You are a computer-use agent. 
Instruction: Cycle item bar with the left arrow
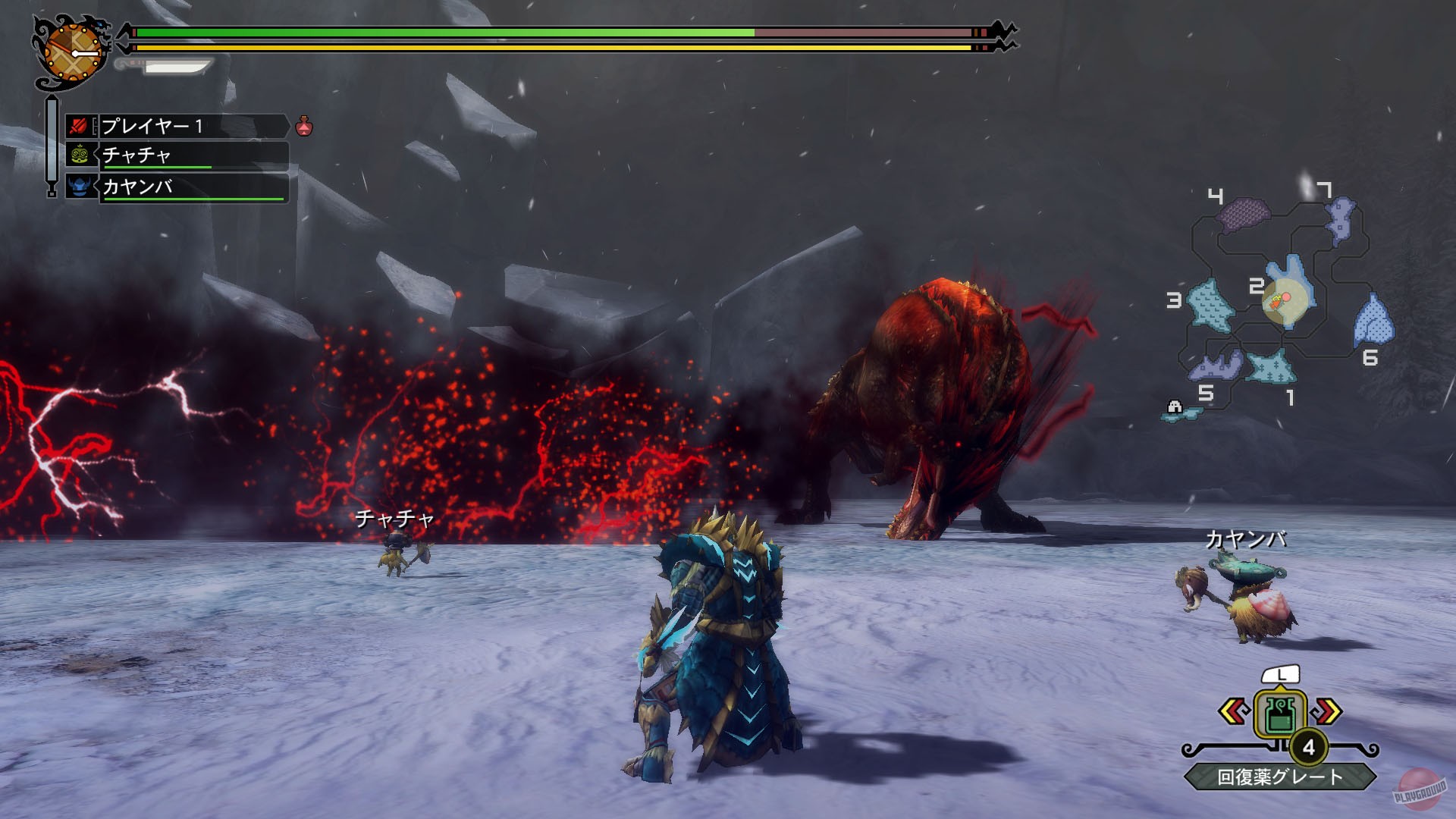click(x=1233, y=711)
